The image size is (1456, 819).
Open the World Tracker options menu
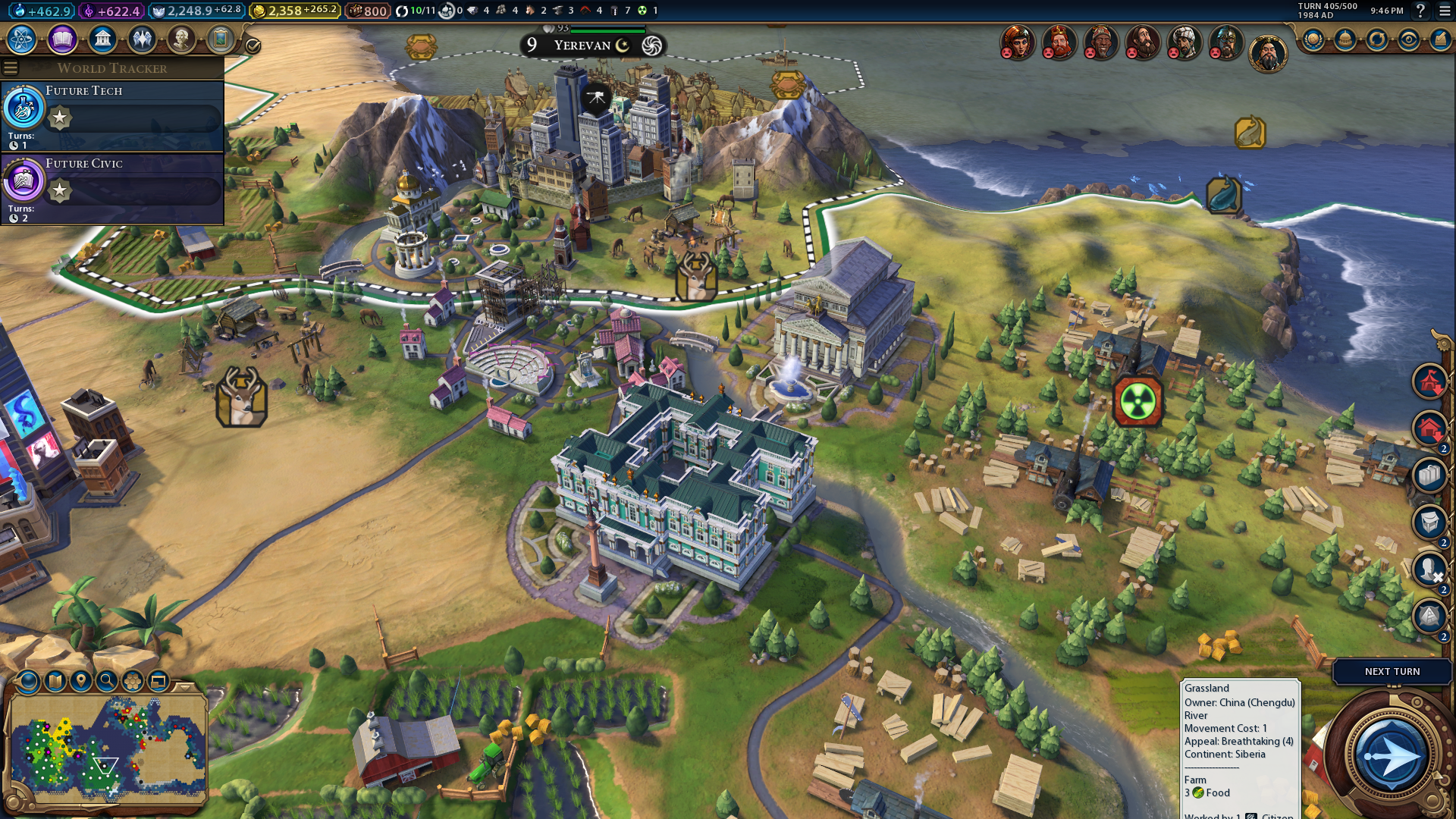click(11, 68)
